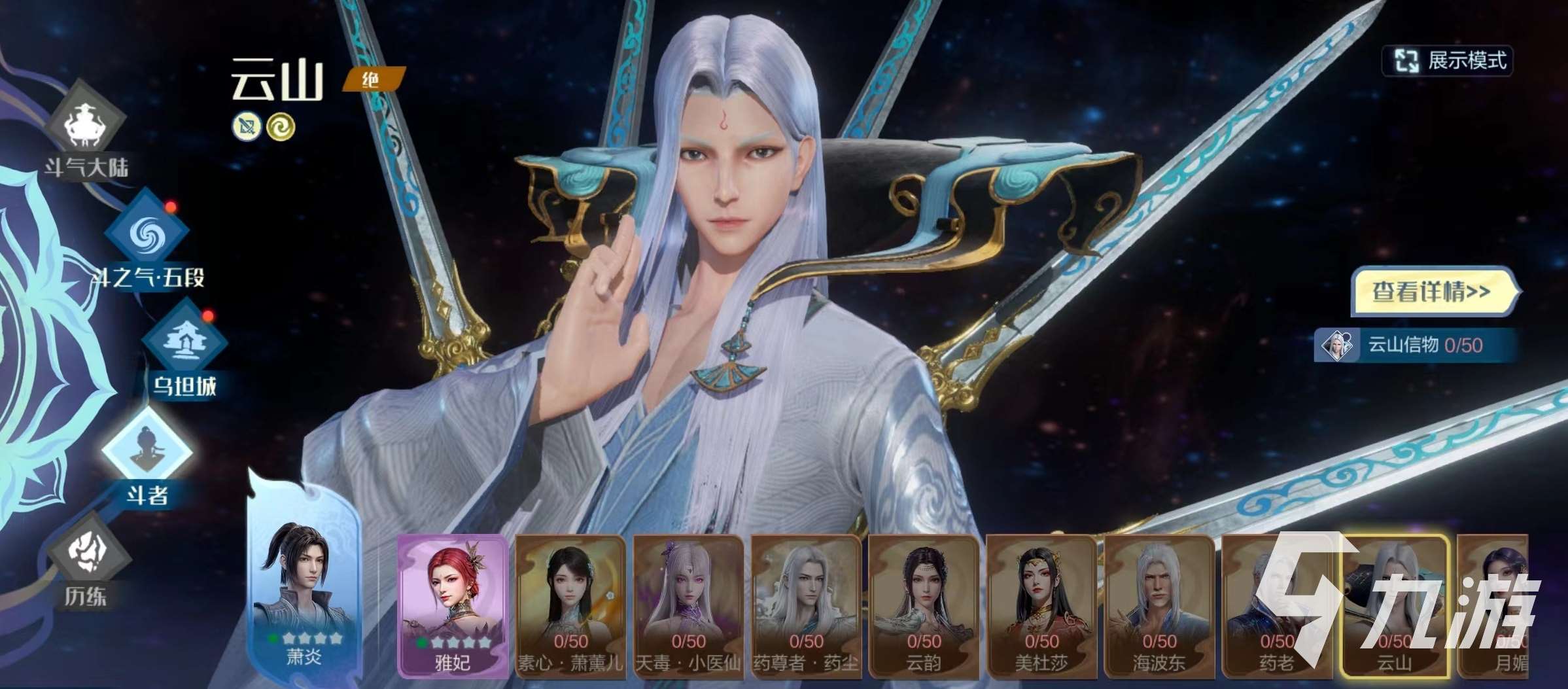The image size is (1568, 689).
Task: Open the 历练 training tab
Action: click(x=88, y=563)
